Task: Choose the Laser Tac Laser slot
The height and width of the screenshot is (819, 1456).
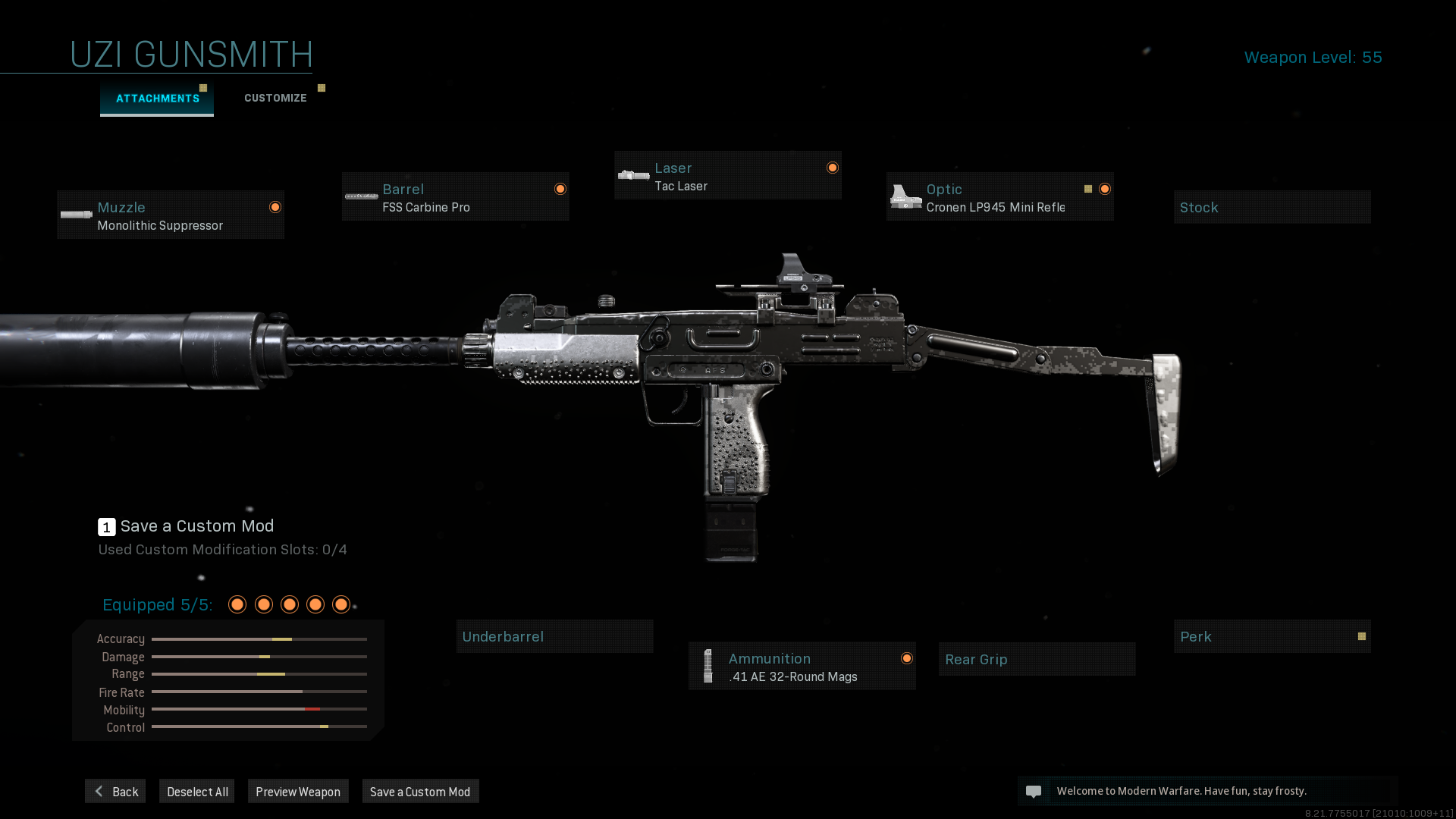Action: coord(727,176)
